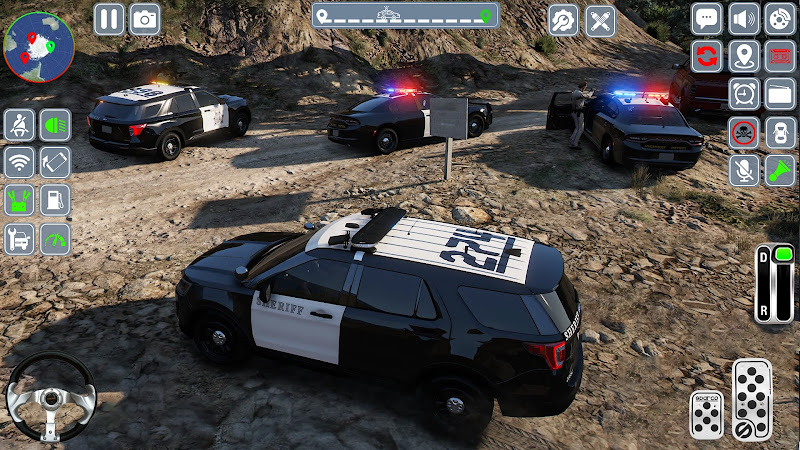Click the steering wheel control
The width and height of the screenshot is (800, 450).
(x=50, y=397)
